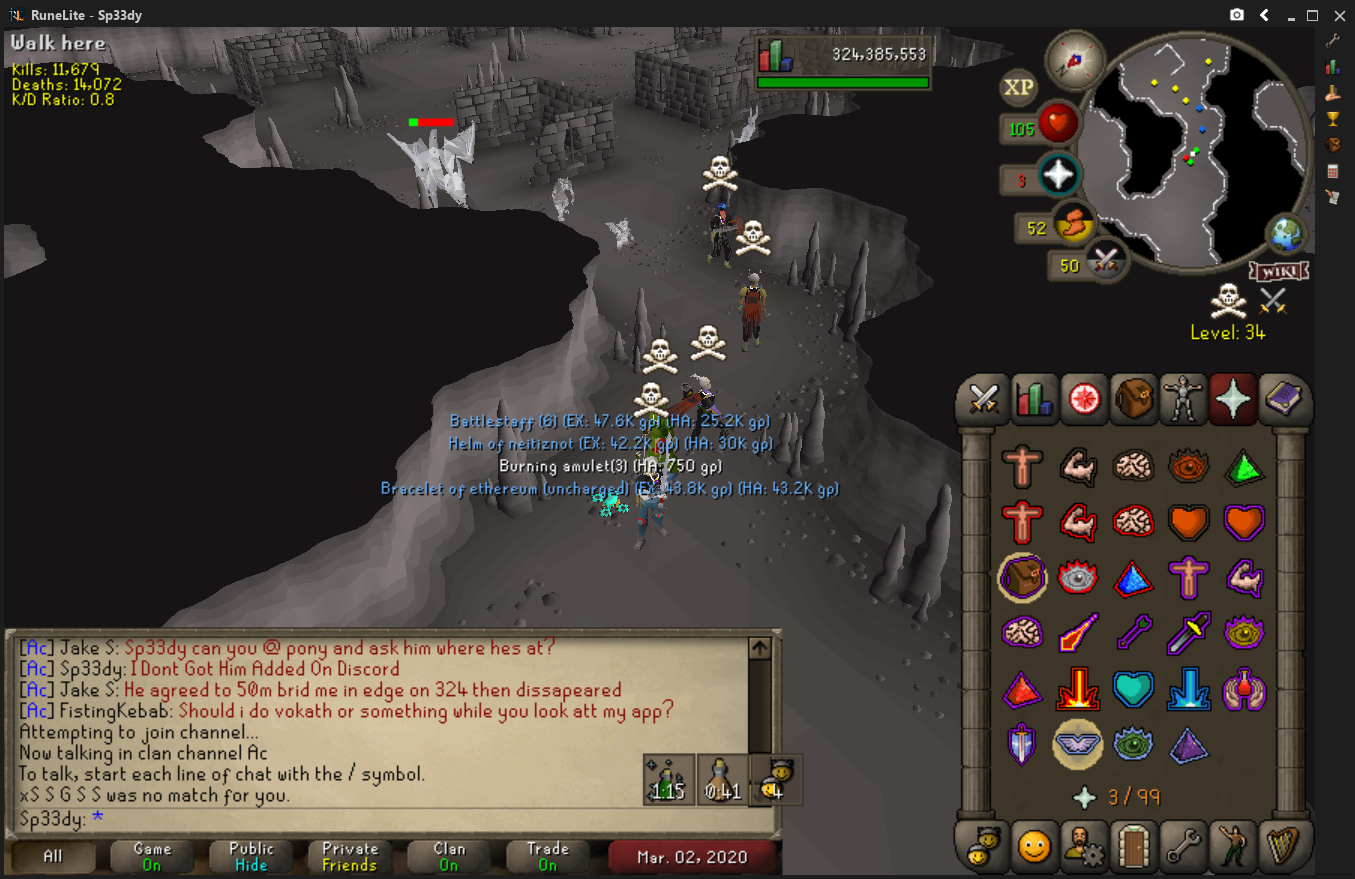1355x879 pixels.
Task: Click the compass to face north
Action: [x=1075, y=59]
